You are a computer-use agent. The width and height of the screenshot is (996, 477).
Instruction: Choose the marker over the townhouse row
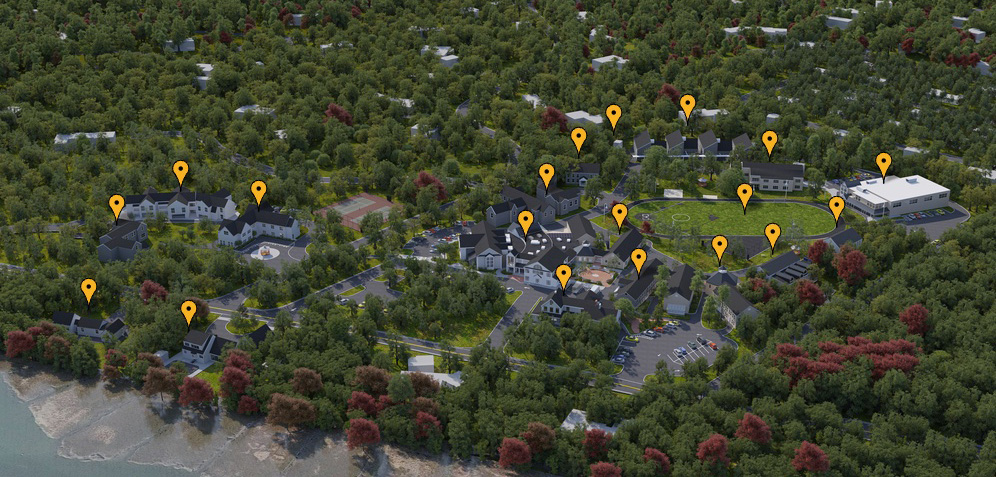click(x=687, y=105)
